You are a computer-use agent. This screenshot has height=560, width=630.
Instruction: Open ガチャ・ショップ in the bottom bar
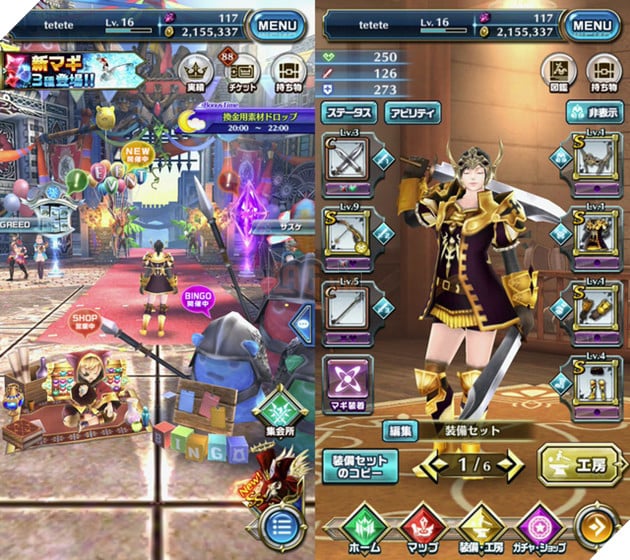pos(545,528)
